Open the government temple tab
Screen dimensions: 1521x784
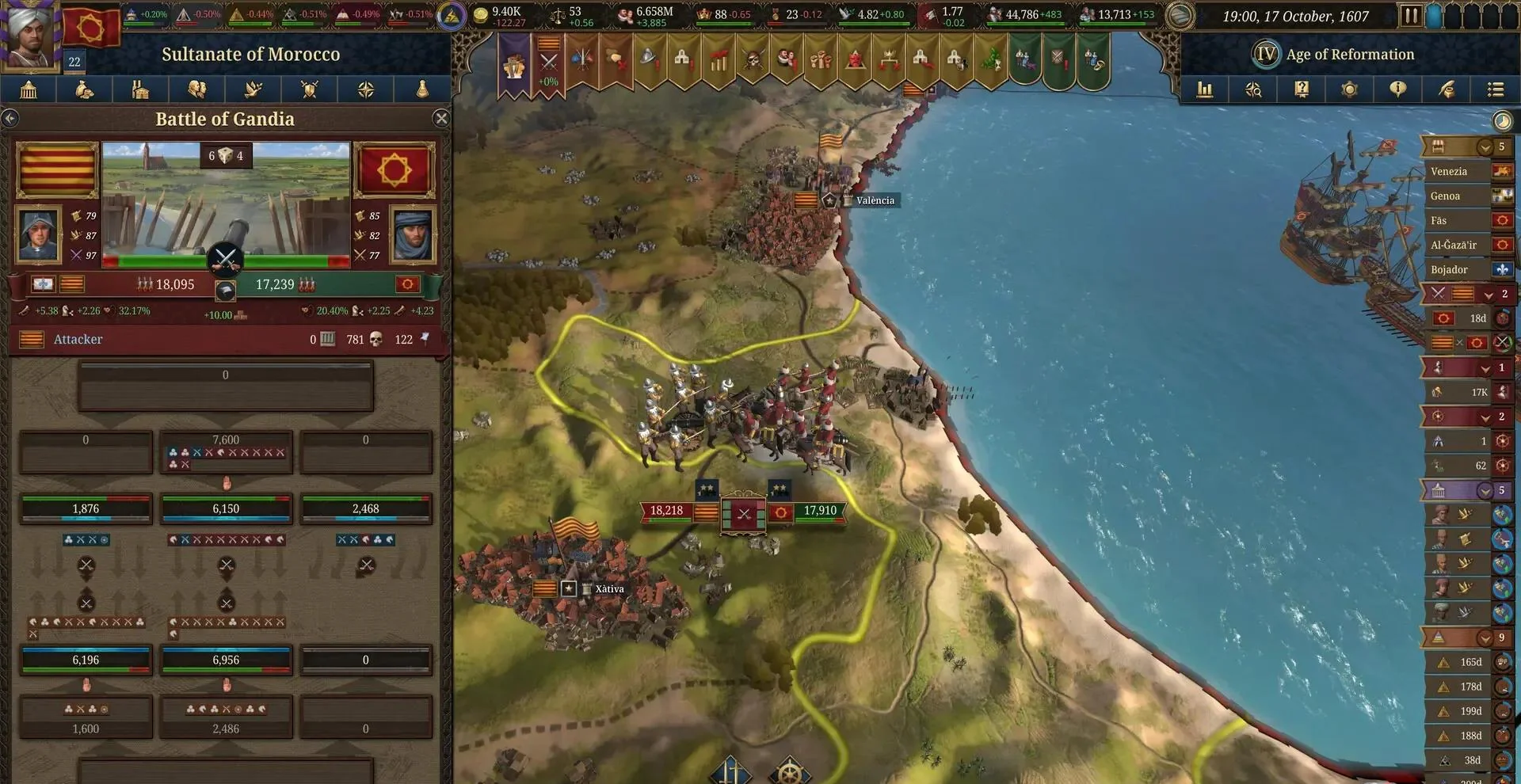tap(29, 90)
